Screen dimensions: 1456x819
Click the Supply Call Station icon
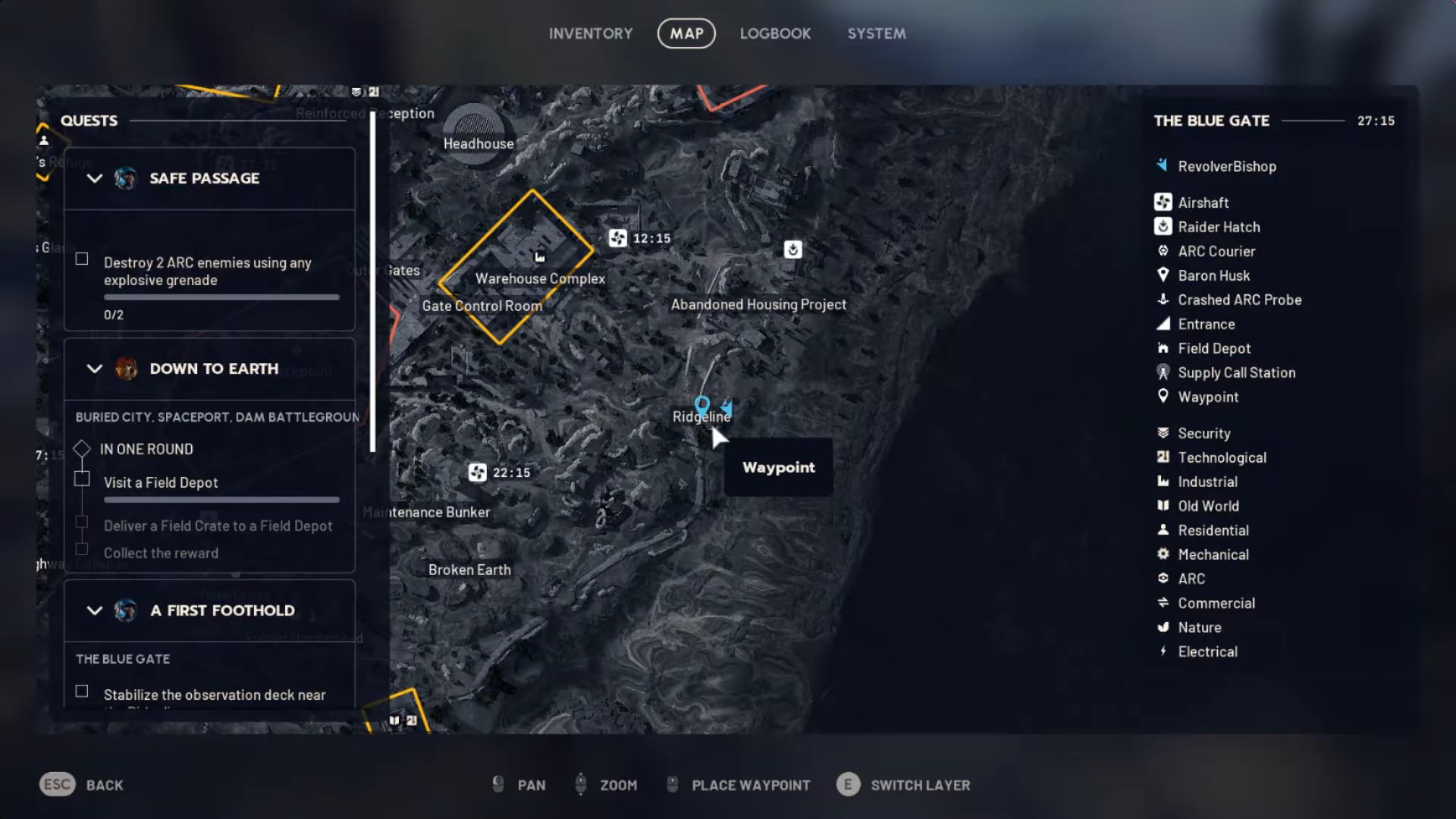[1163, 372]
